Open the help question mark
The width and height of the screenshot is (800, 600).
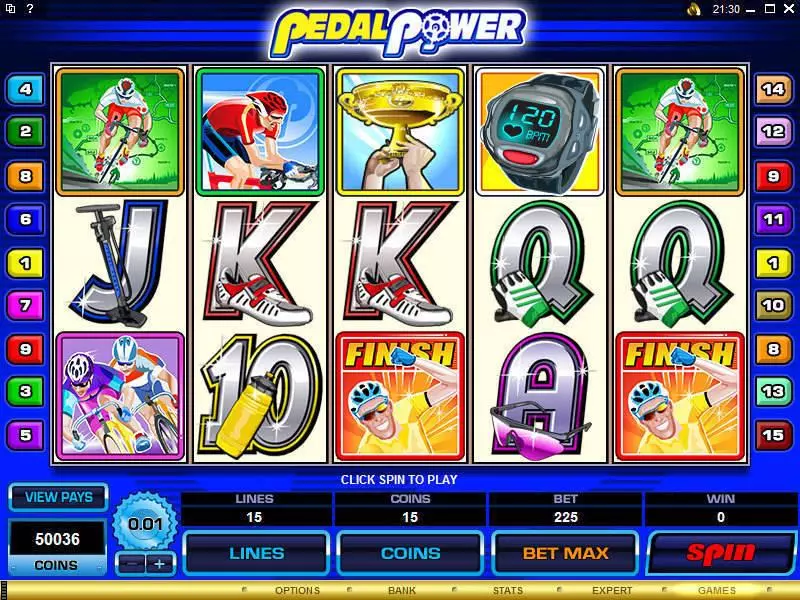30,9
